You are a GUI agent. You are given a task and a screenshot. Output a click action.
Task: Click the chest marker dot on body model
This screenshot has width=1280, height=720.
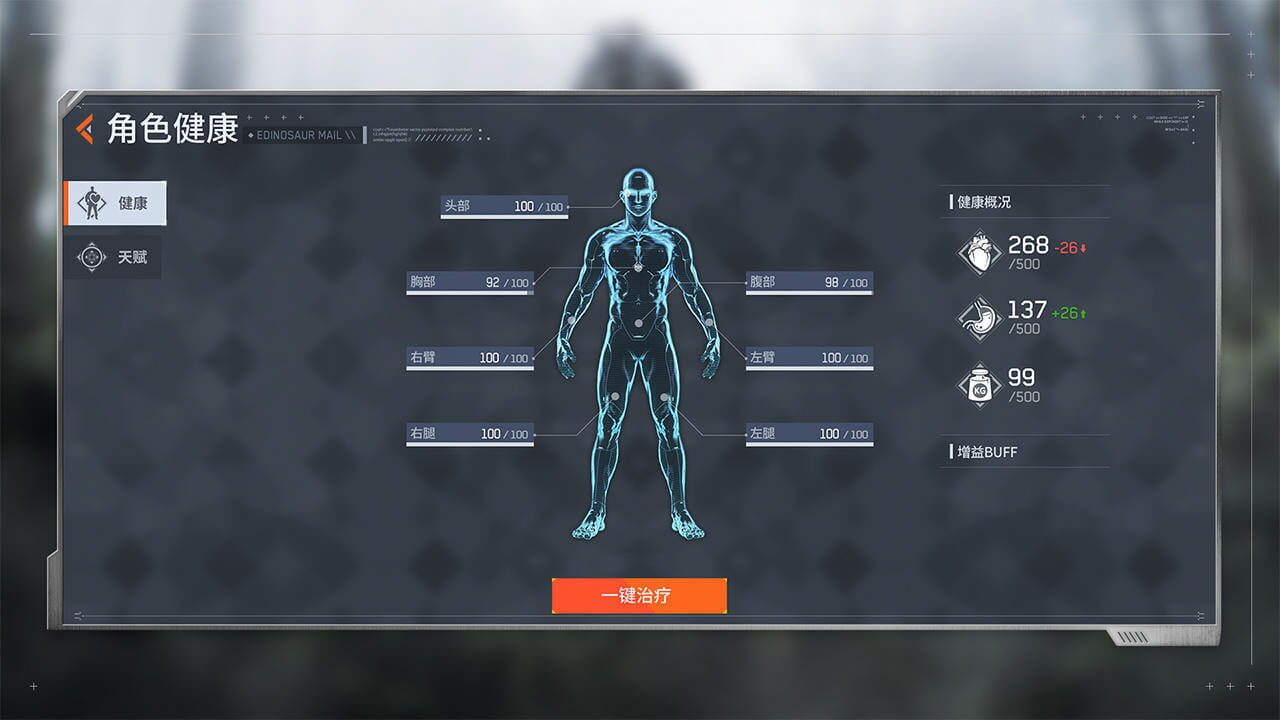[x=638, y=267]
